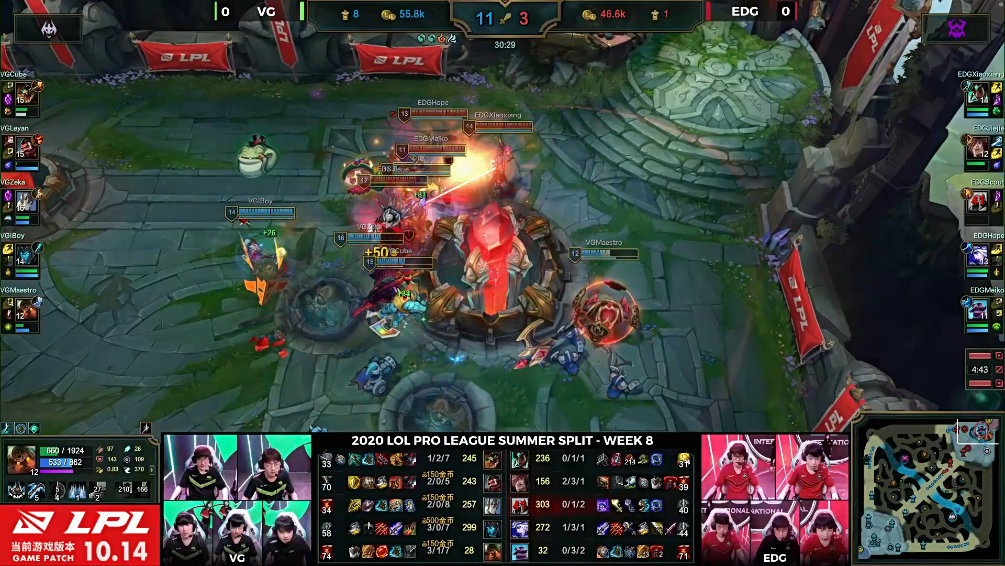Viewport: 1005px width, 566px height.
Task: Select the VG player camera panel
Action: (237, 497)
